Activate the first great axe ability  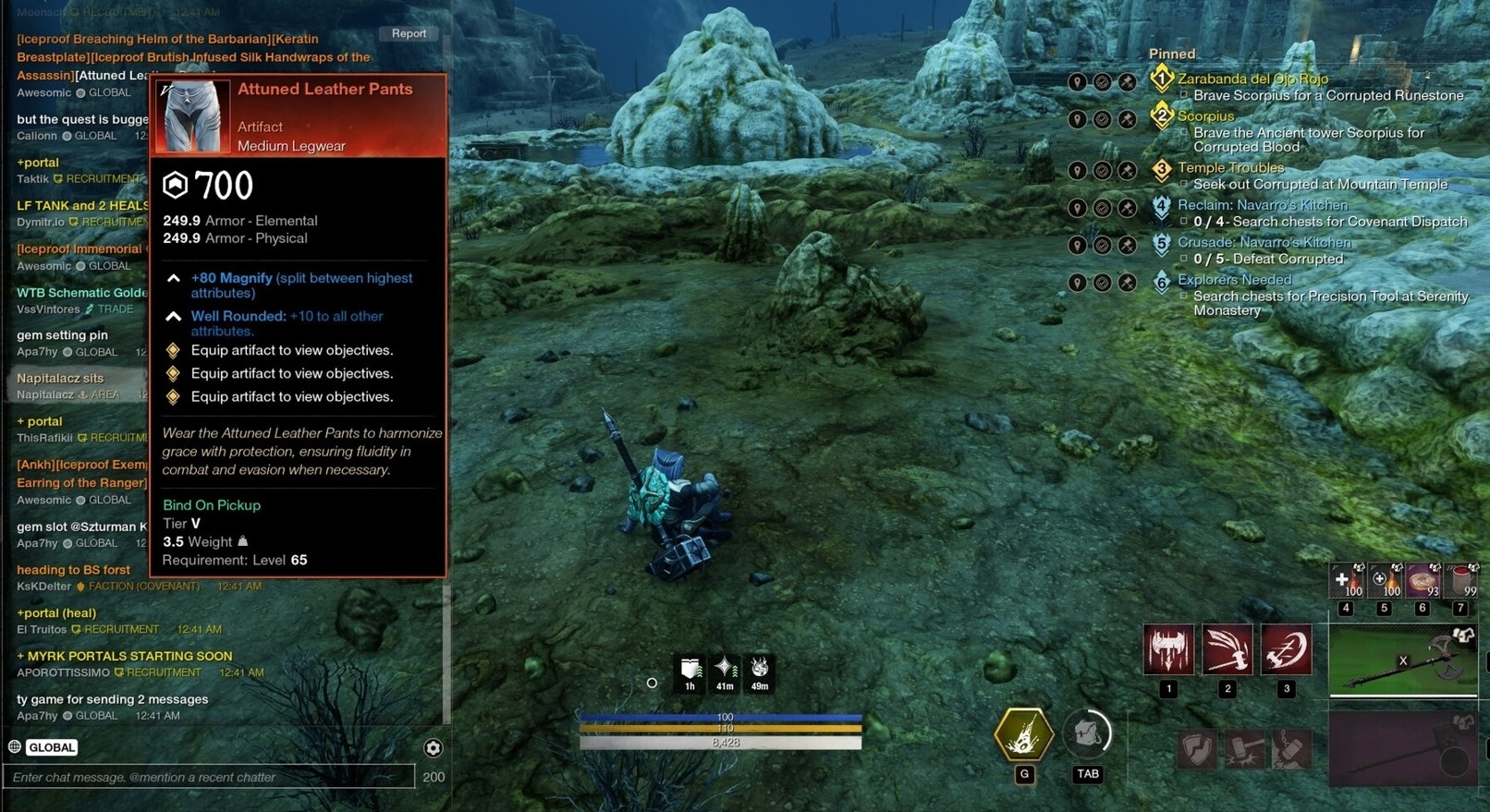coord(1168,649)
